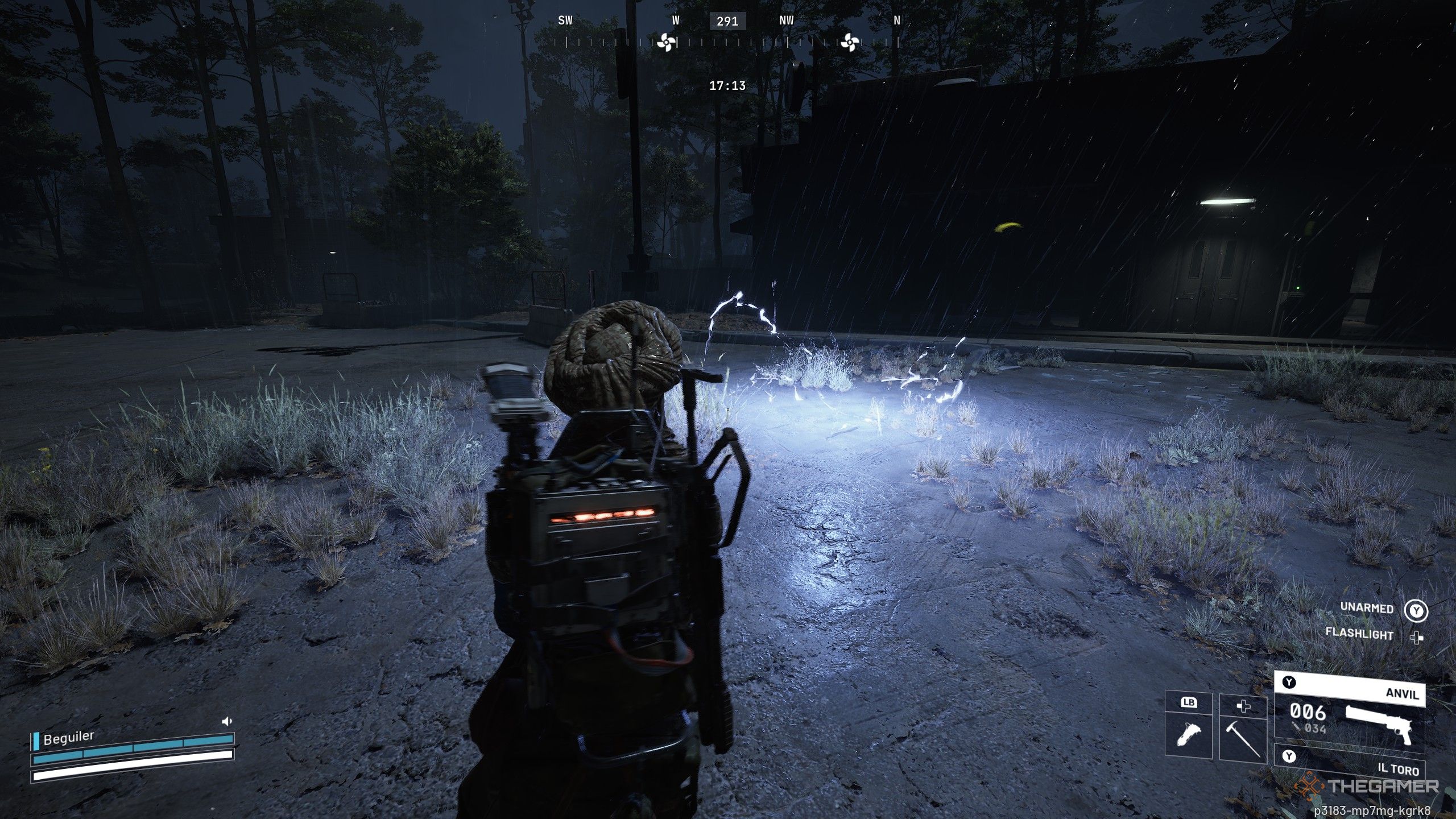Viewport: 1456px width, 819px height.
Task: Click the speaker icon above Beguiler's bars
Action: (227, 721)
